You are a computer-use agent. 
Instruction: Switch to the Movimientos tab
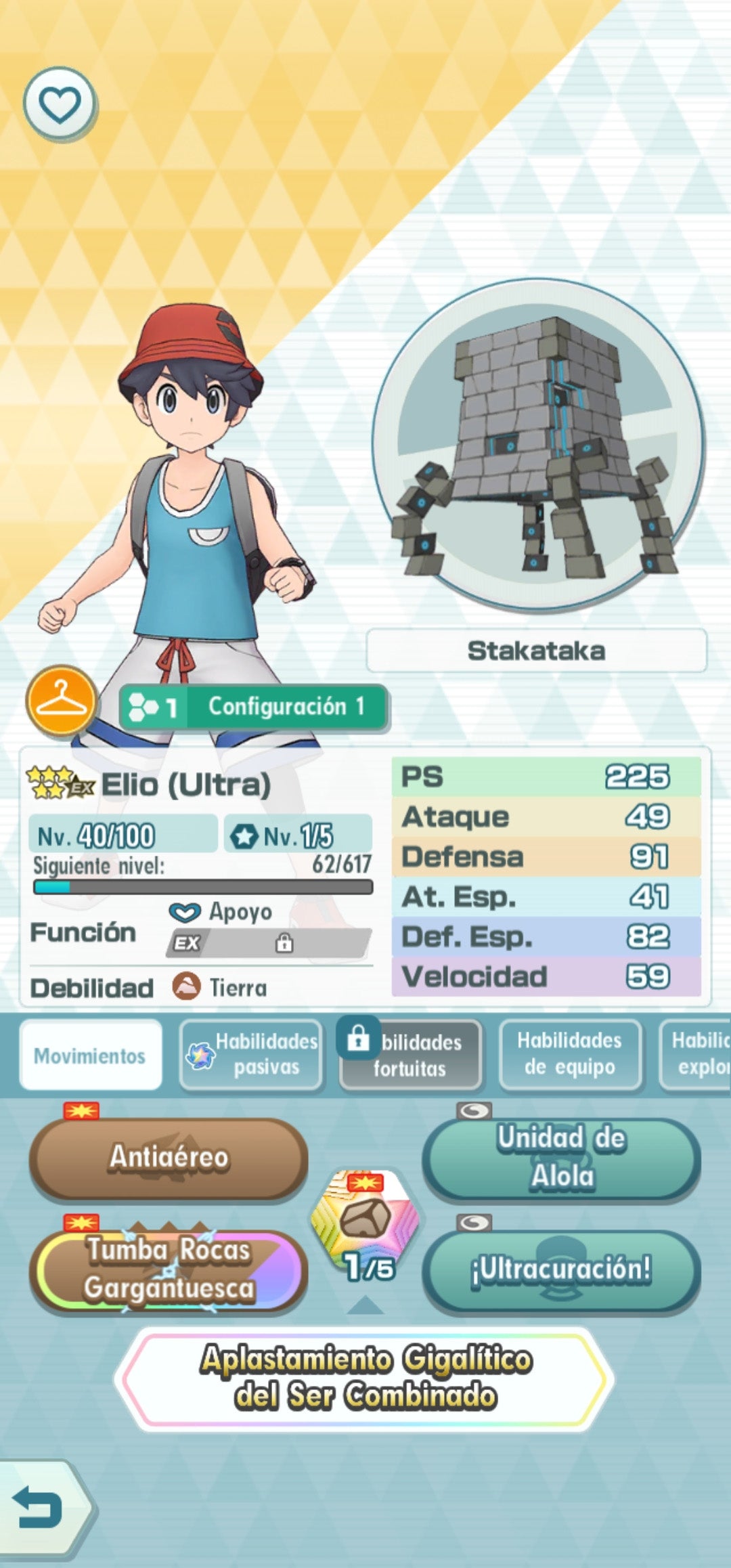pyautogui.click(x=91, y=1055)
